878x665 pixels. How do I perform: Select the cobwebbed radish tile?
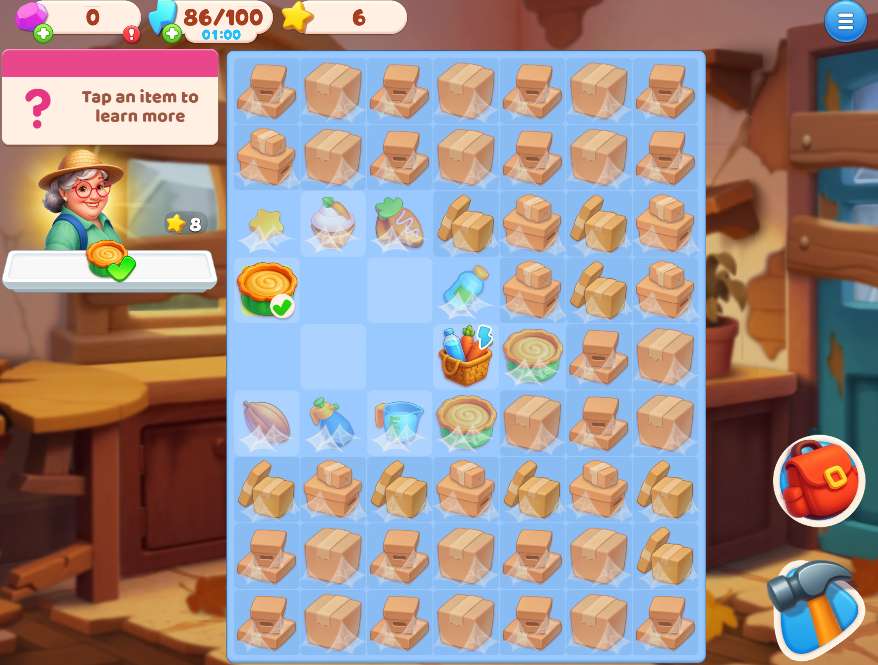click(399, 223)
